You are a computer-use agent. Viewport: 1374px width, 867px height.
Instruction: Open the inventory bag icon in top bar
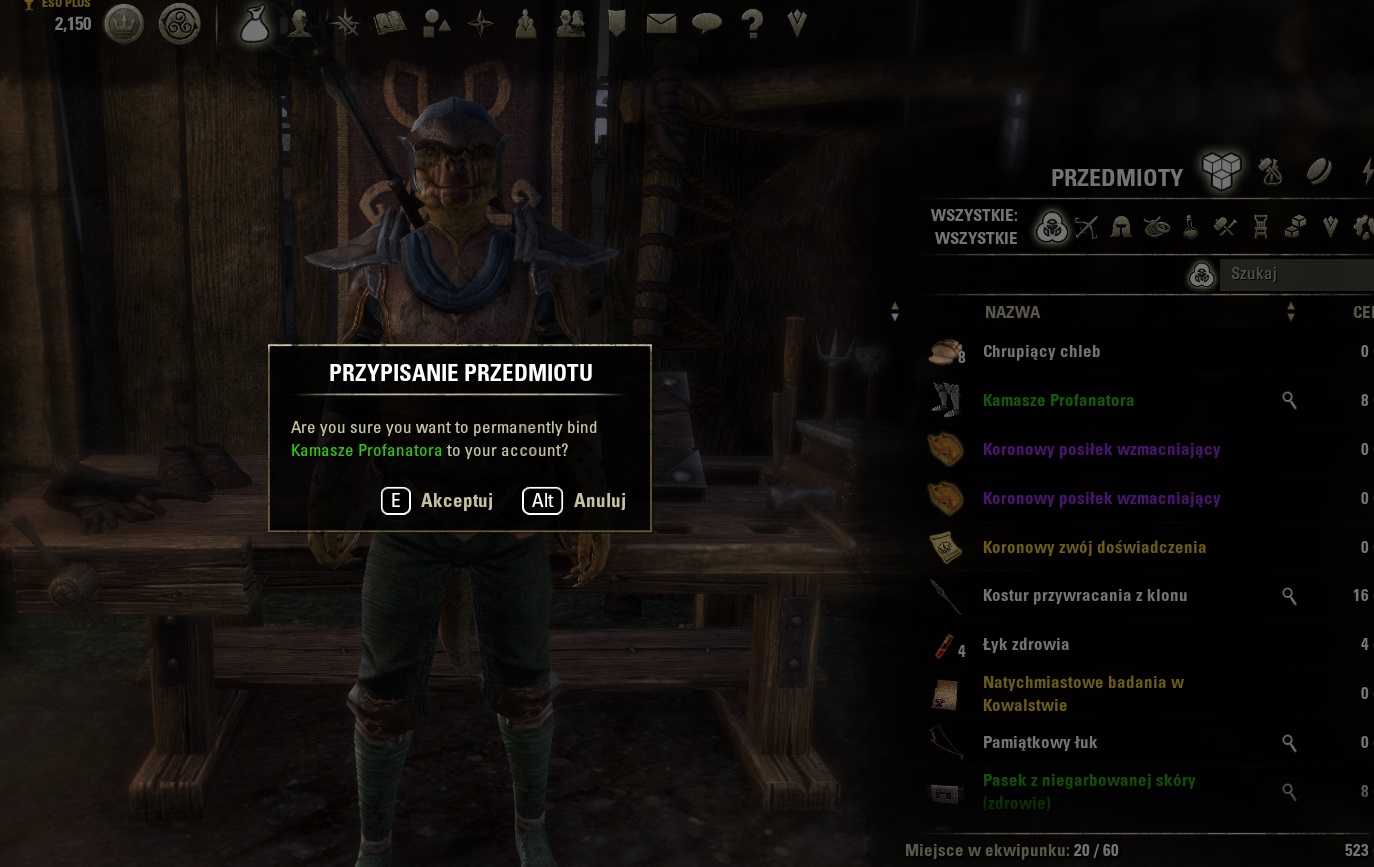pos(255,23)
